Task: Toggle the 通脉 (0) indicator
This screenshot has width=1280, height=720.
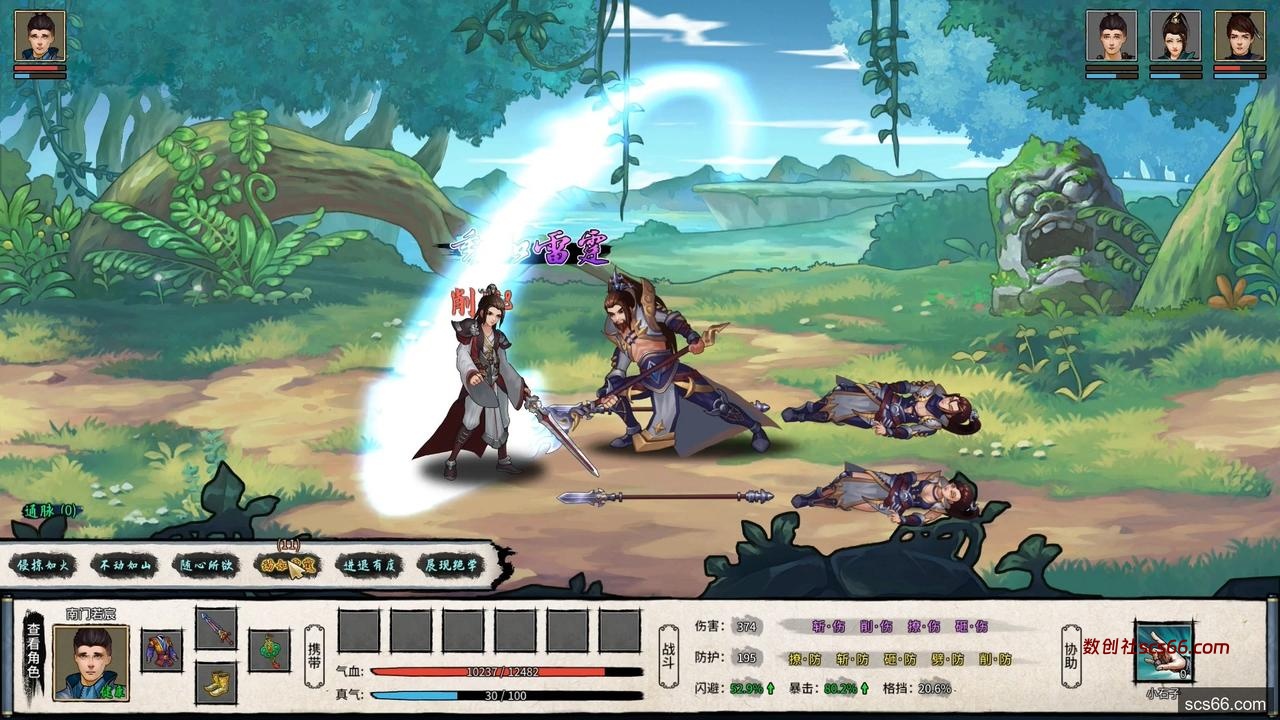Action: [x=50, y=510]
